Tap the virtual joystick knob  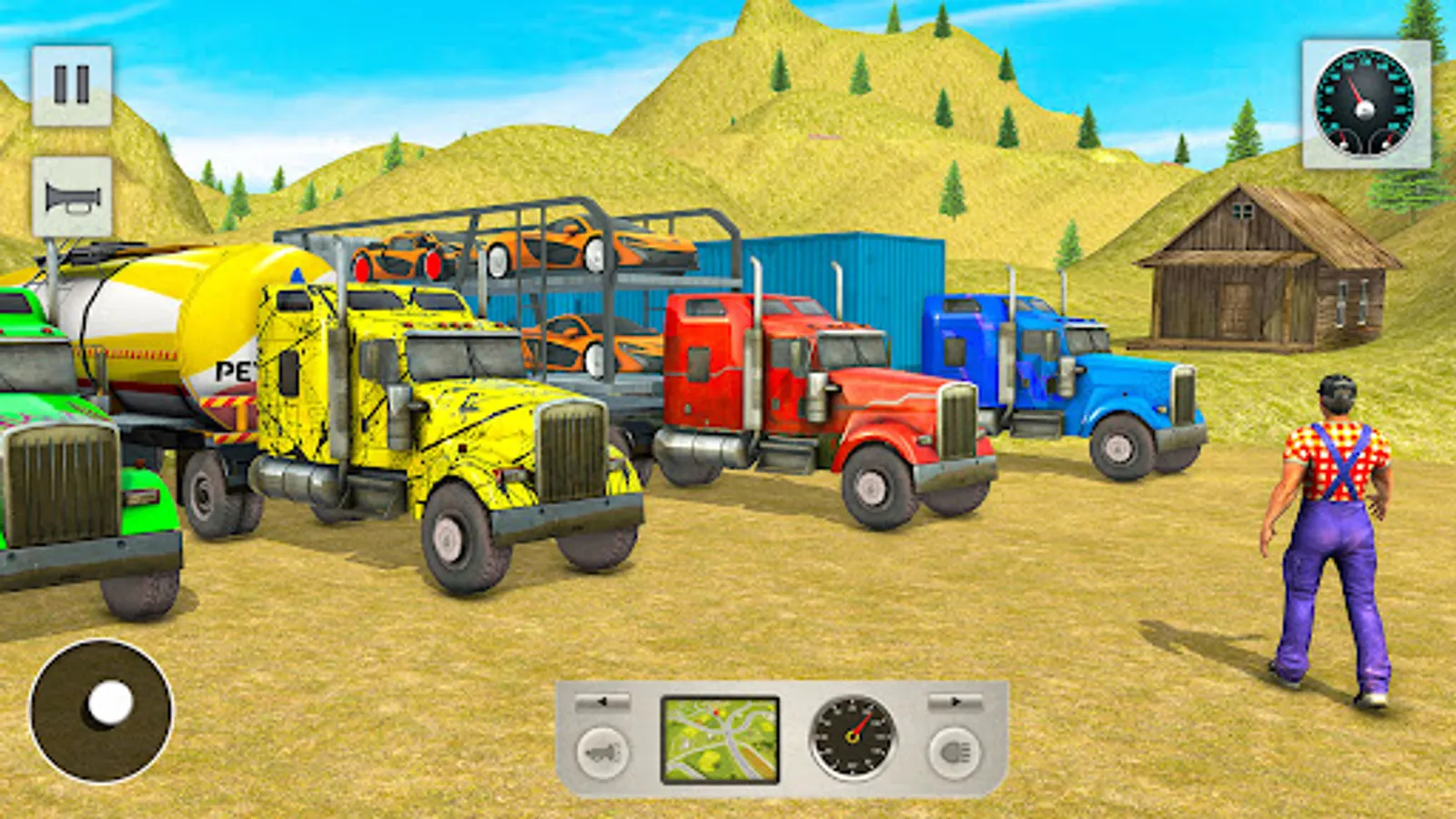point(109,703)
